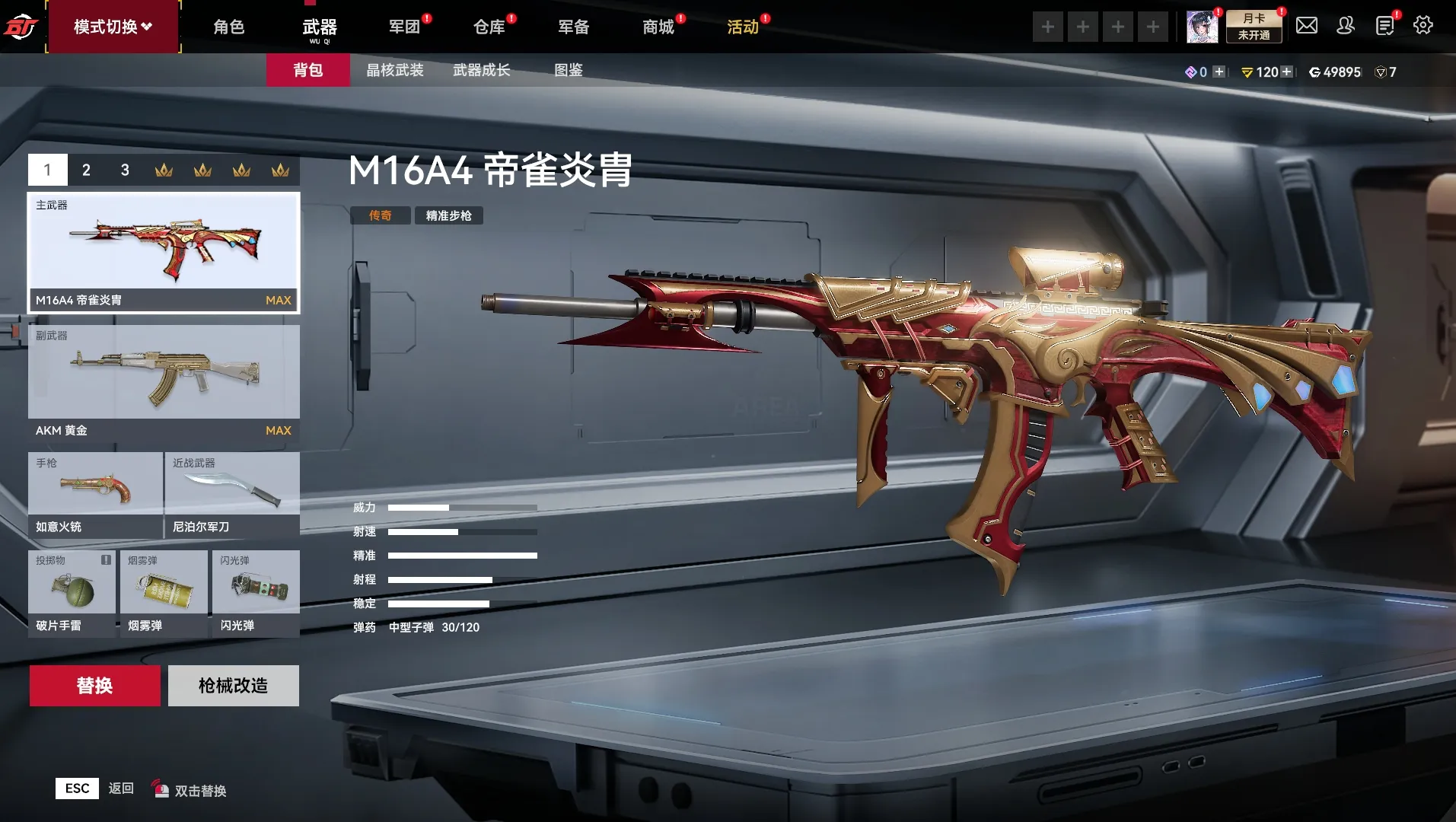Open 枪械改造 weapon modification
This screenshot has height=822, width=1456.
[x=233, y=686]
